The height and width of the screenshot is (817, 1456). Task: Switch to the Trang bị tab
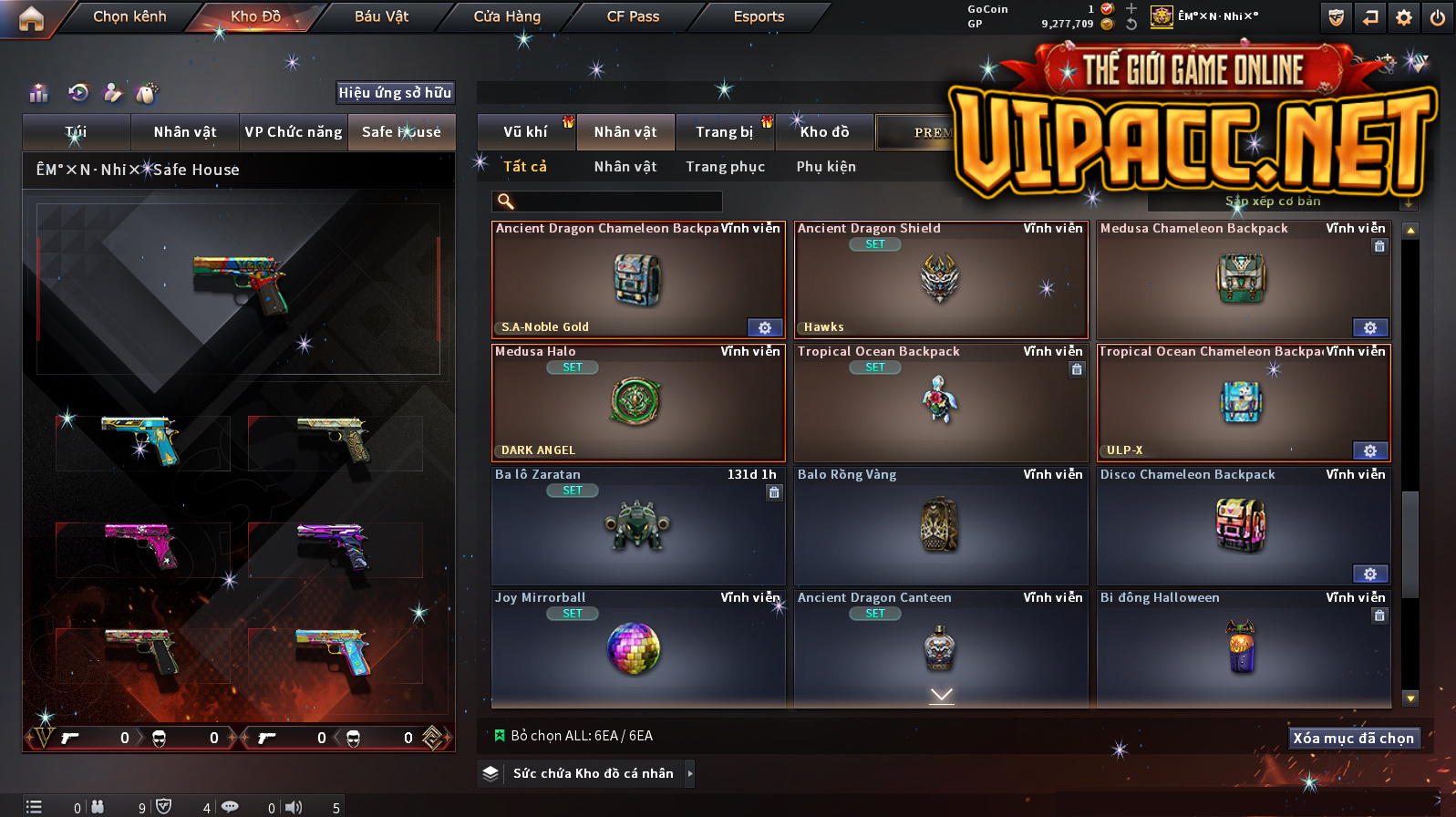tap(725, 132)
